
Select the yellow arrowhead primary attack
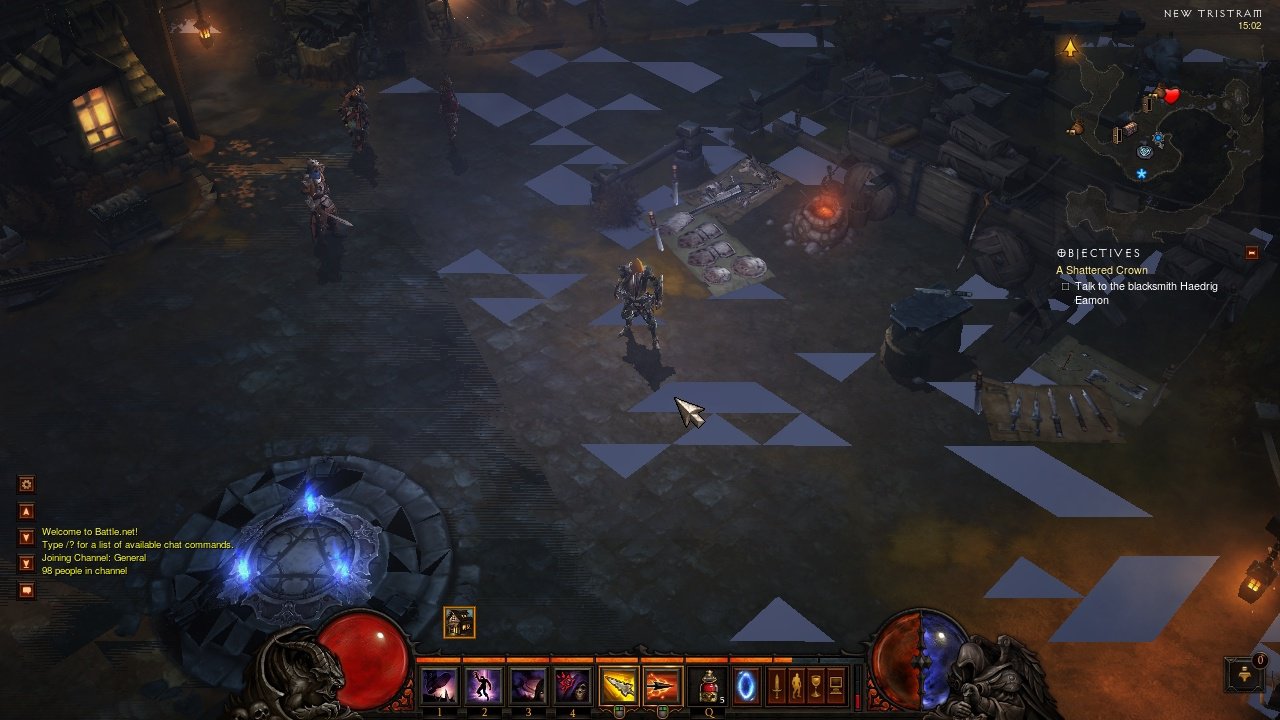618,686
